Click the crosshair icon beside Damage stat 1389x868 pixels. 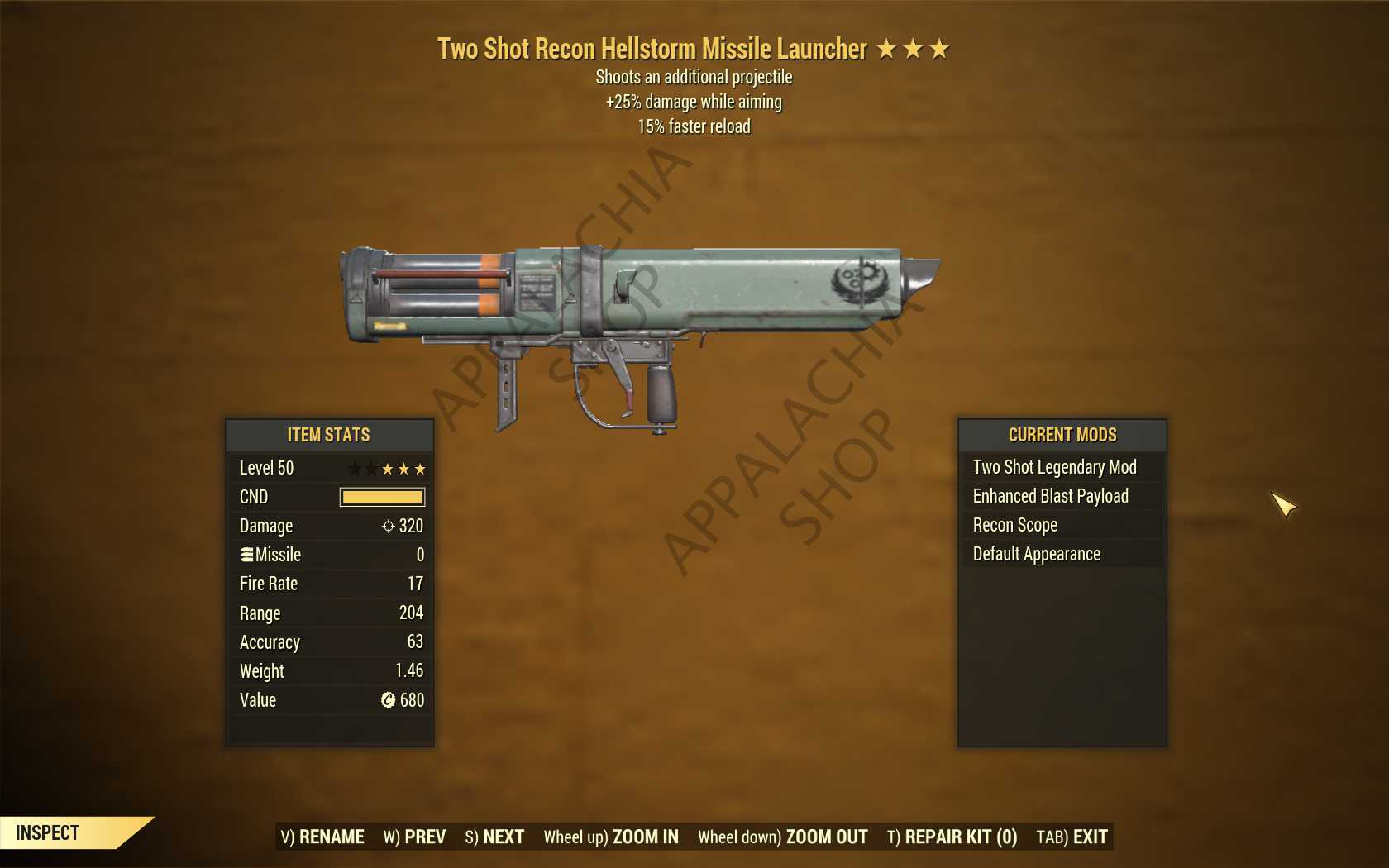[389, 527]
